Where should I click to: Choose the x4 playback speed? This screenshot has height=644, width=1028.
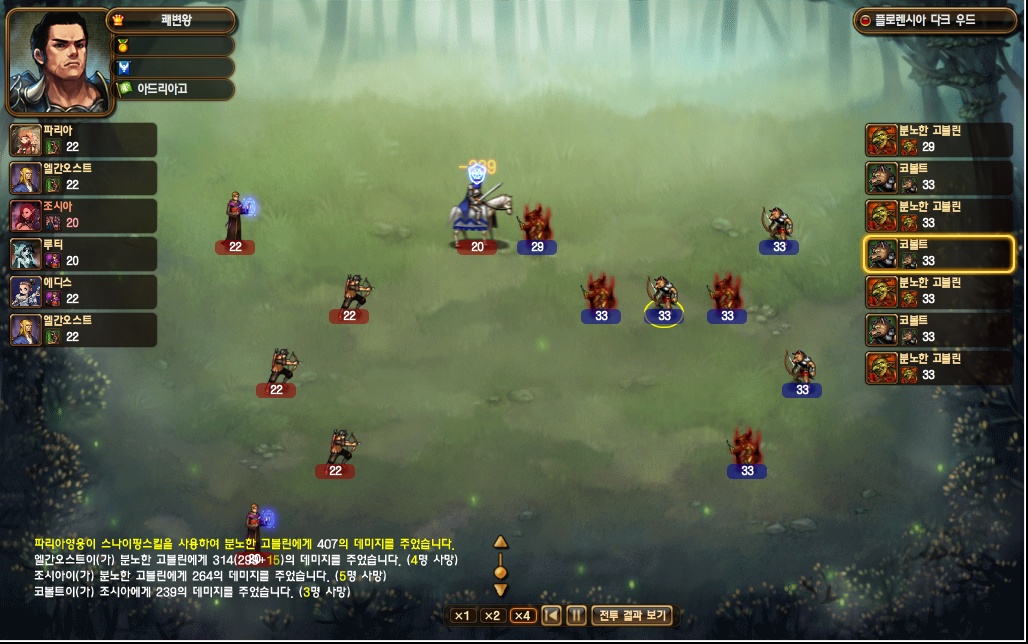click(523, 615)
